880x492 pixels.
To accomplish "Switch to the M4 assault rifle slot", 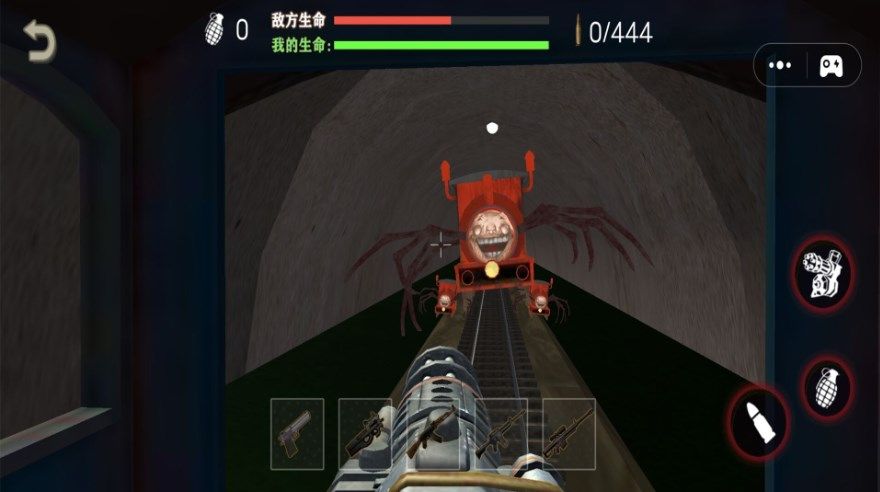I will tap(501, 434).
